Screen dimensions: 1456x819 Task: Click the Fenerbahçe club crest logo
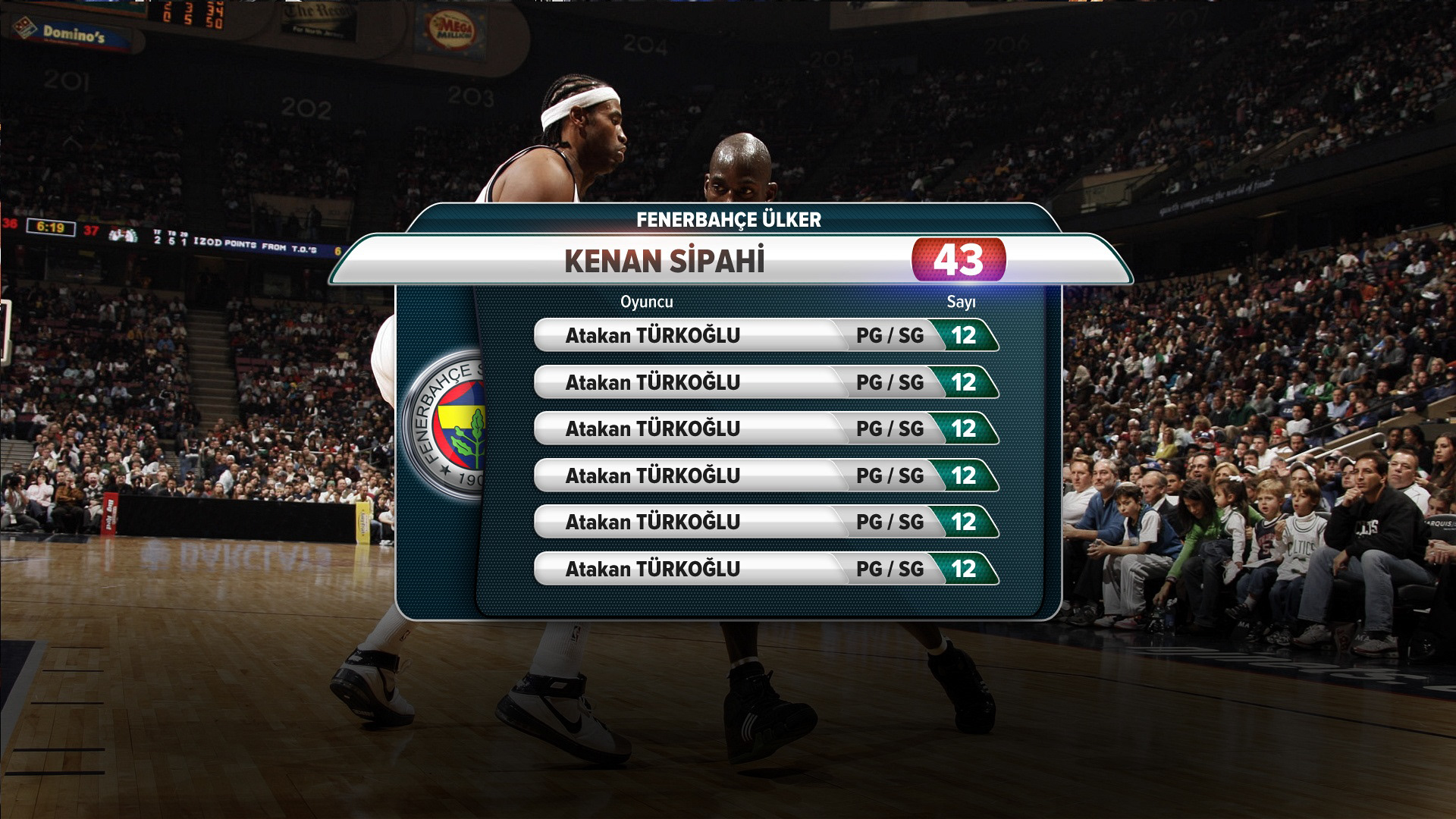coord(444,425)
